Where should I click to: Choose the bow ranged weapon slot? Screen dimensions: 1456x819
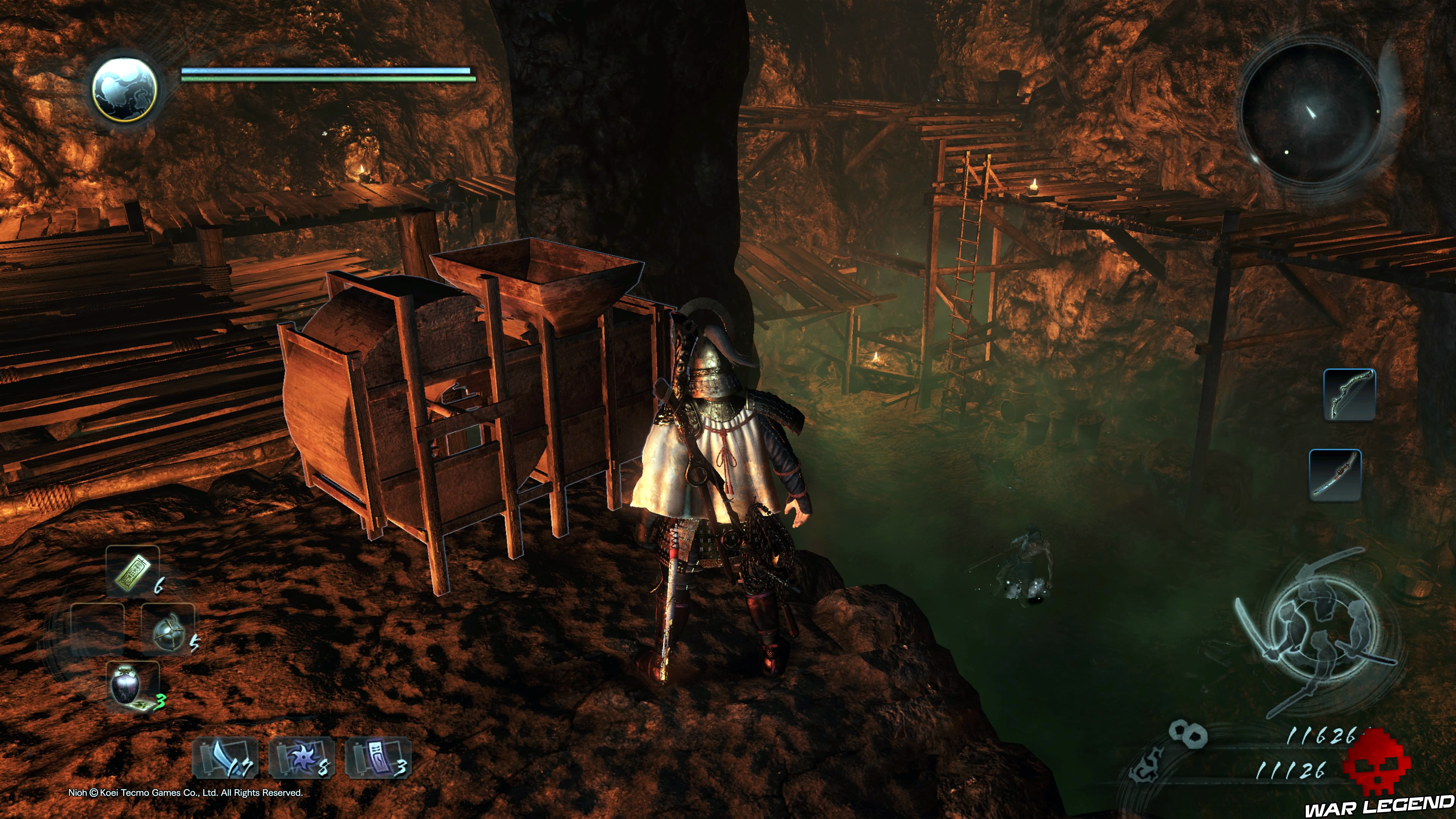click(x=1349, y=394)
